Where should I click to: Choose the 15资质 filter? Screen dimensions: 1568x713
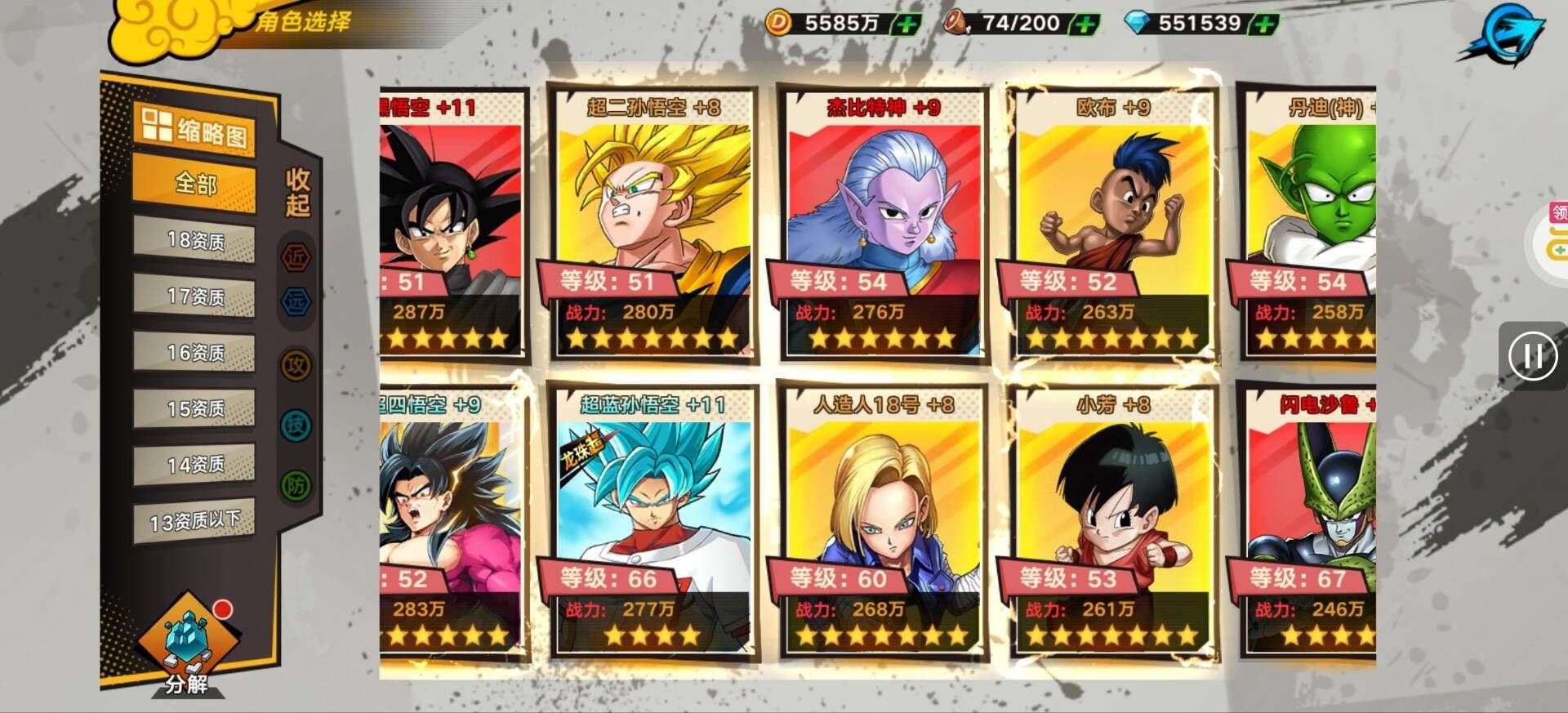click(195, 408)
